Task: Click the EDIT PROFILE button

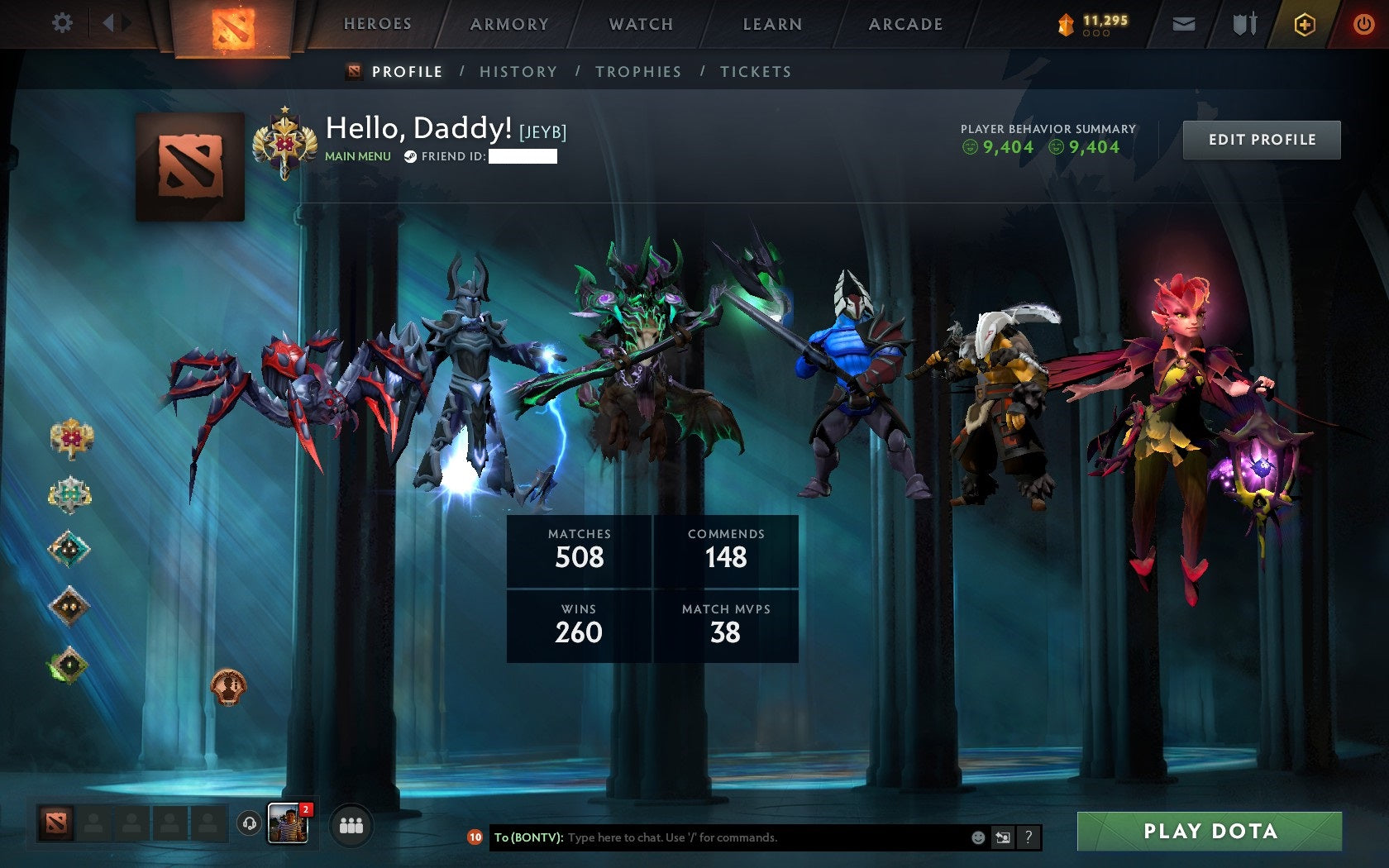Action: pos(1261,140)
